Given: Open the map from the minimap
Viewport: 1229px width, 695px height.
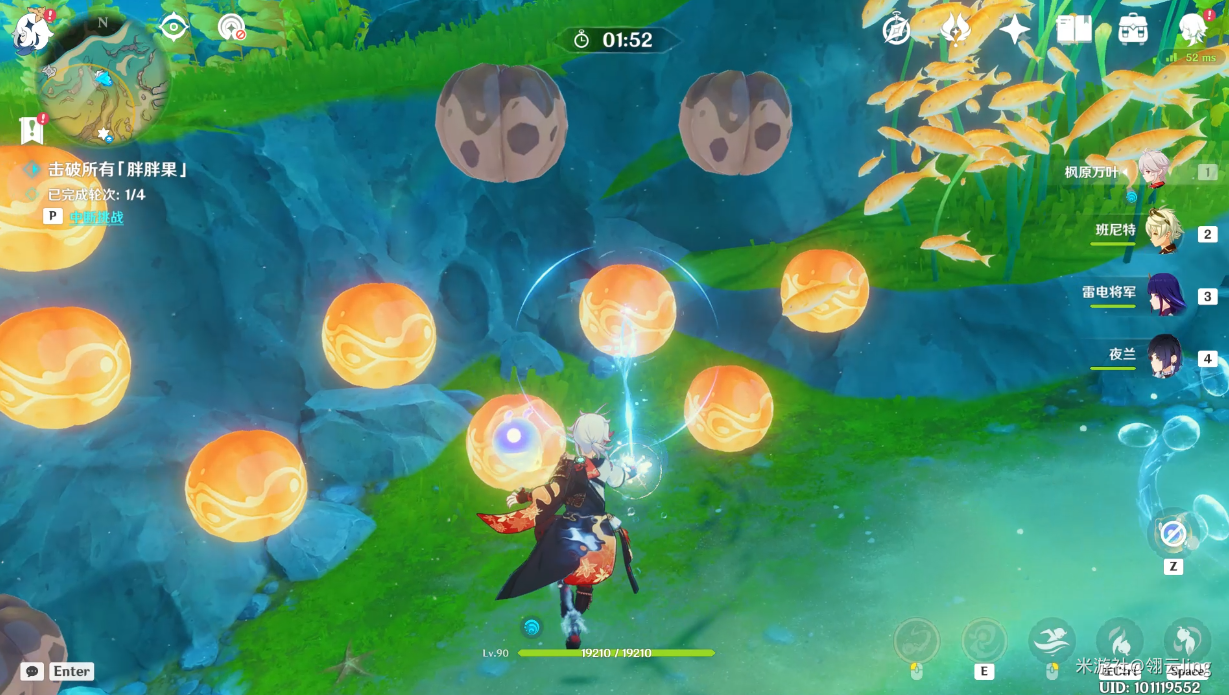Looking at the screenshot, I should [102, 80].
